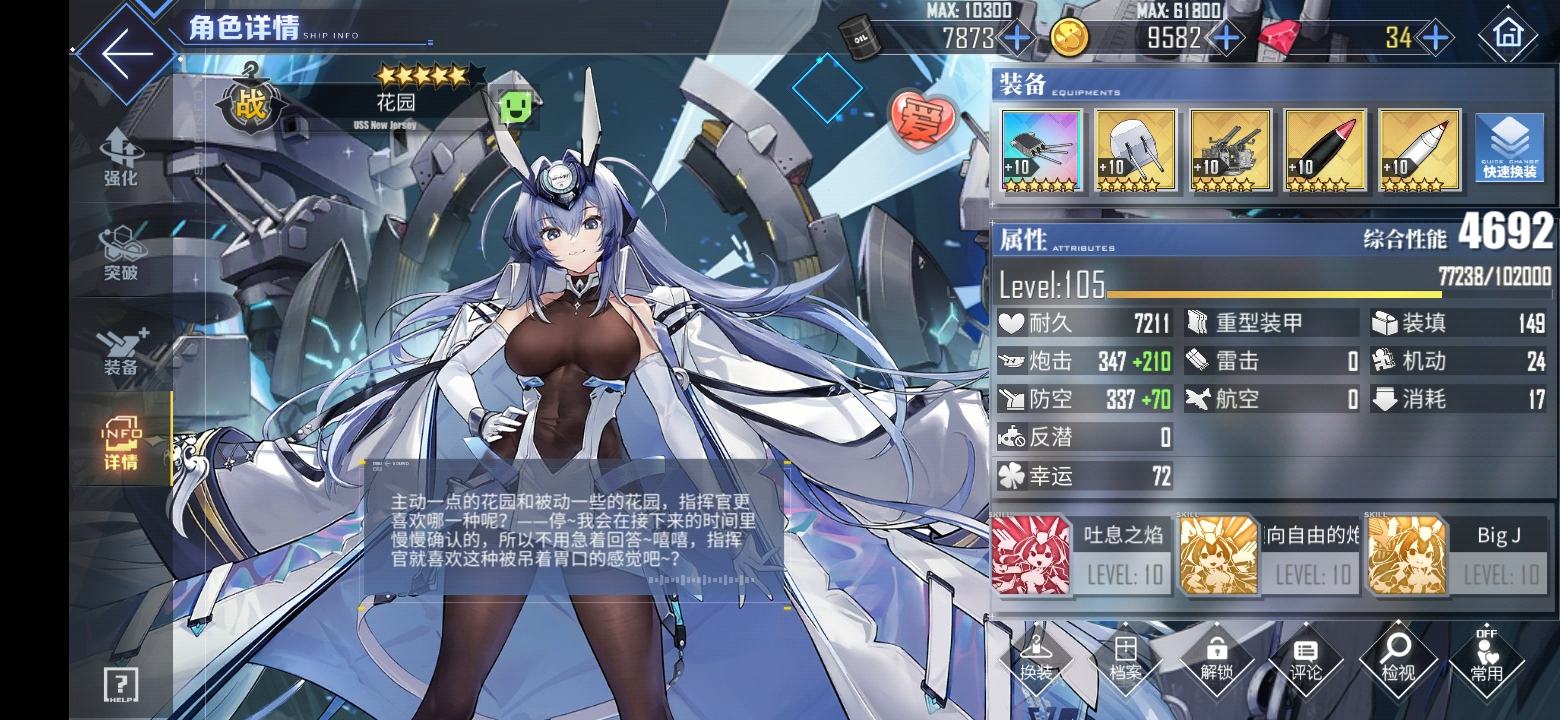
Task: Open the help question mark
Action: [x=121, y=685]
